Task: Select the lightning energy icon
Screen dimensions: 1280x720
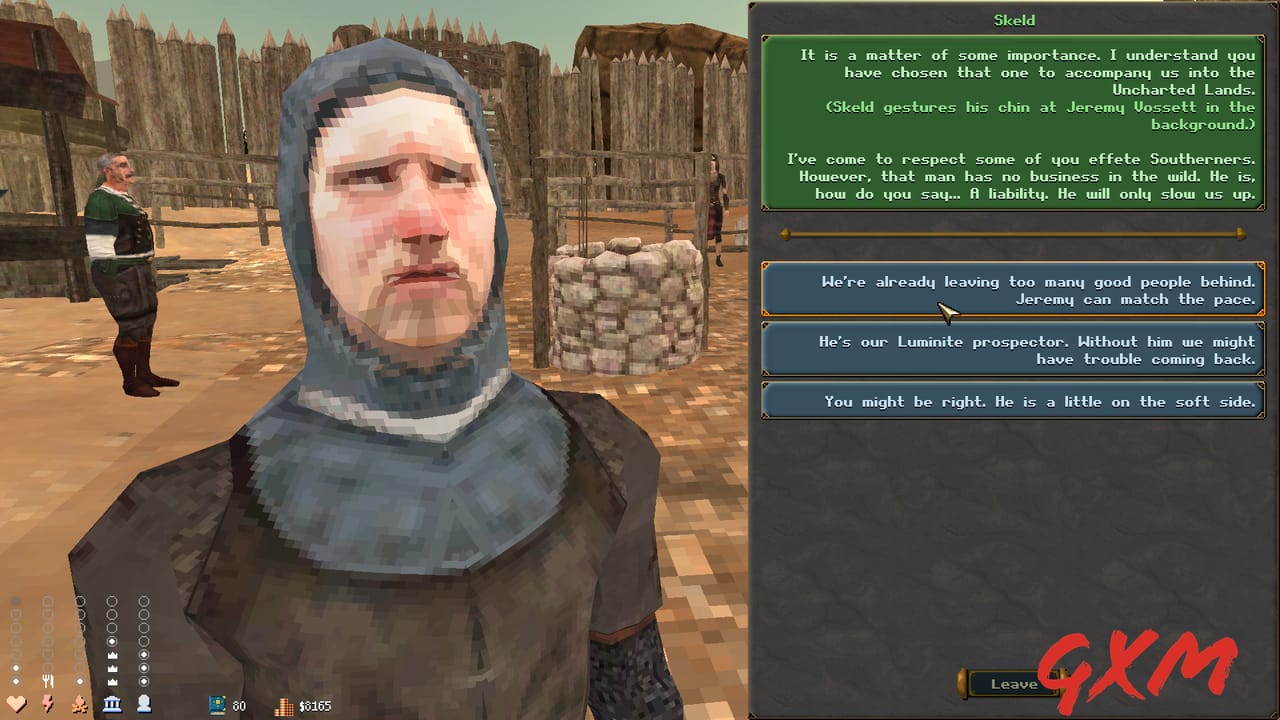Action: (x=46, y=703)
